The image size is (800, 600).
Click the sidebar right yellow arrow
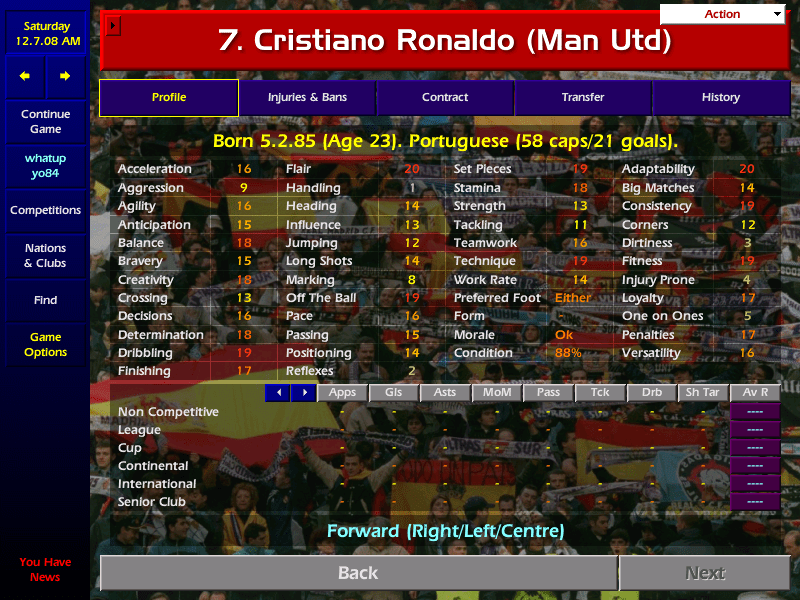tap(65, 76)
